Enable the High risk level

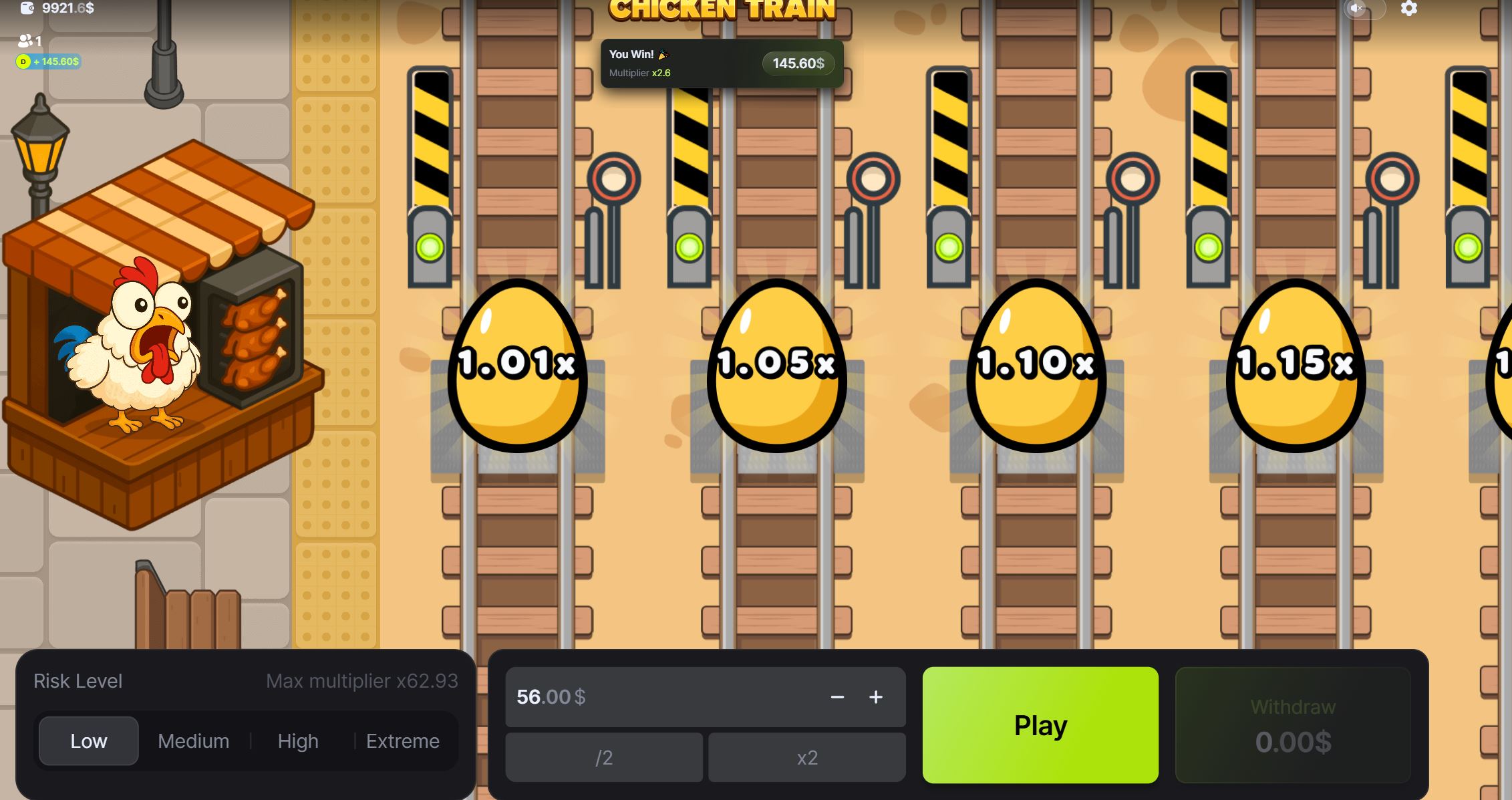(298, 741)
